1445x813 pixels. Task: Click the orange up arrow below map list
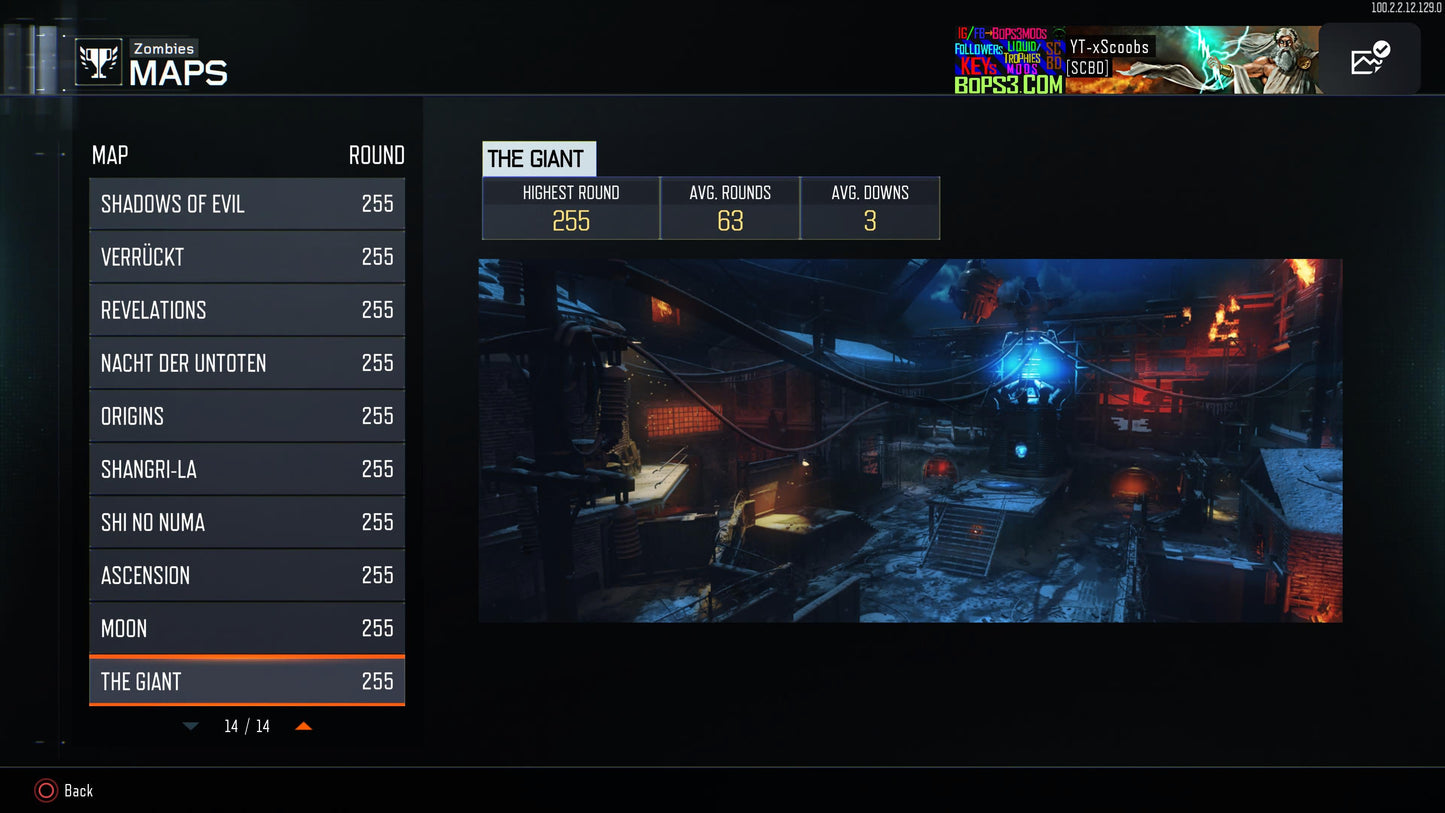(x=303, y=726)
